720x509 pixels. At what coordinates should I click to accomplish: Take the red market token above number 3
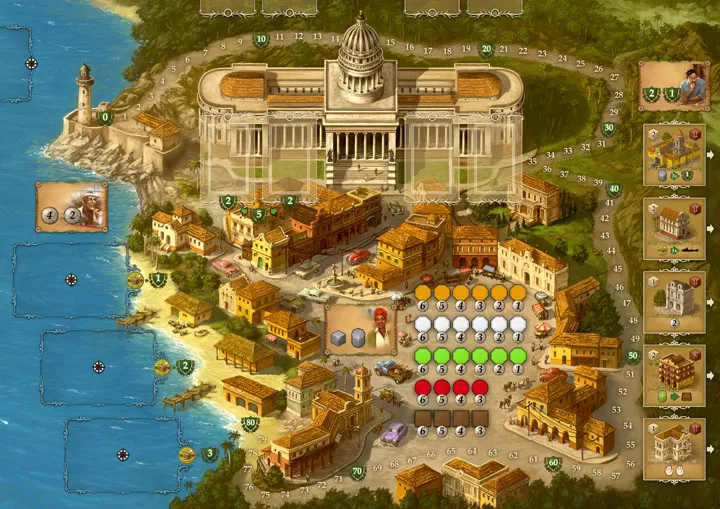(480, 387)
